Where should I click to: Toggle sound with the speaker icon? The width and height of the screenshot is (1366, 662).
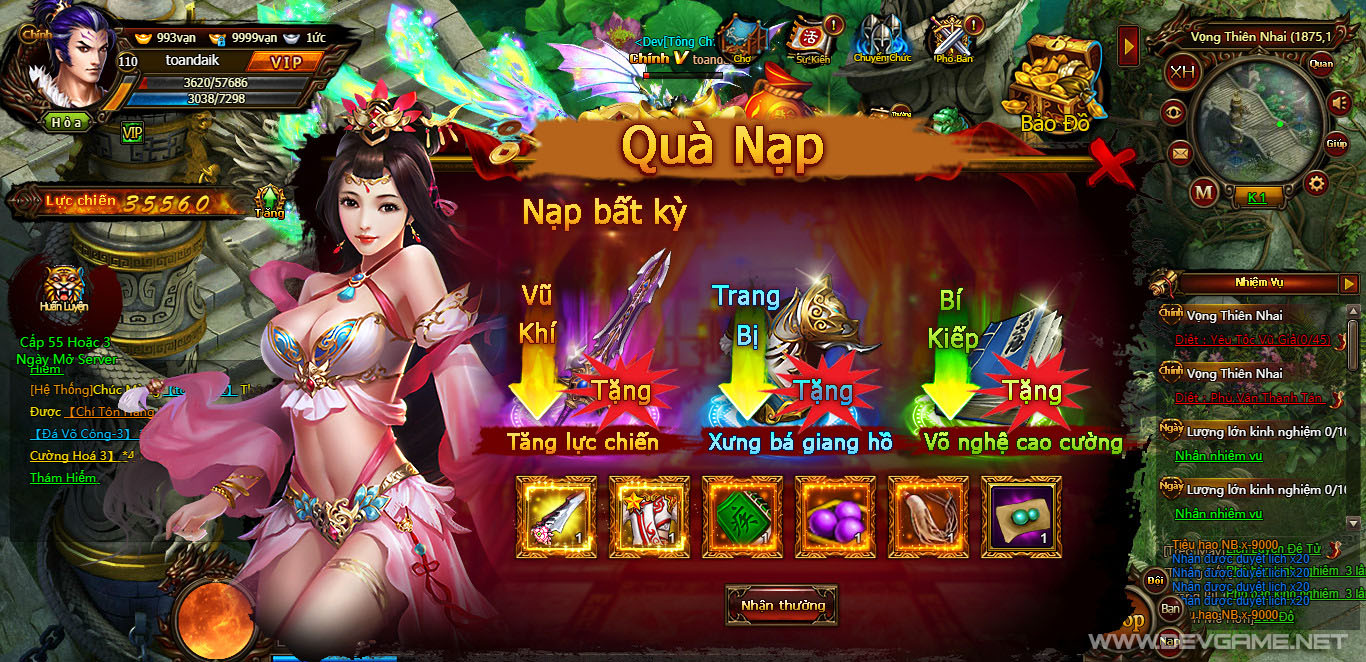coord(1339,102)
